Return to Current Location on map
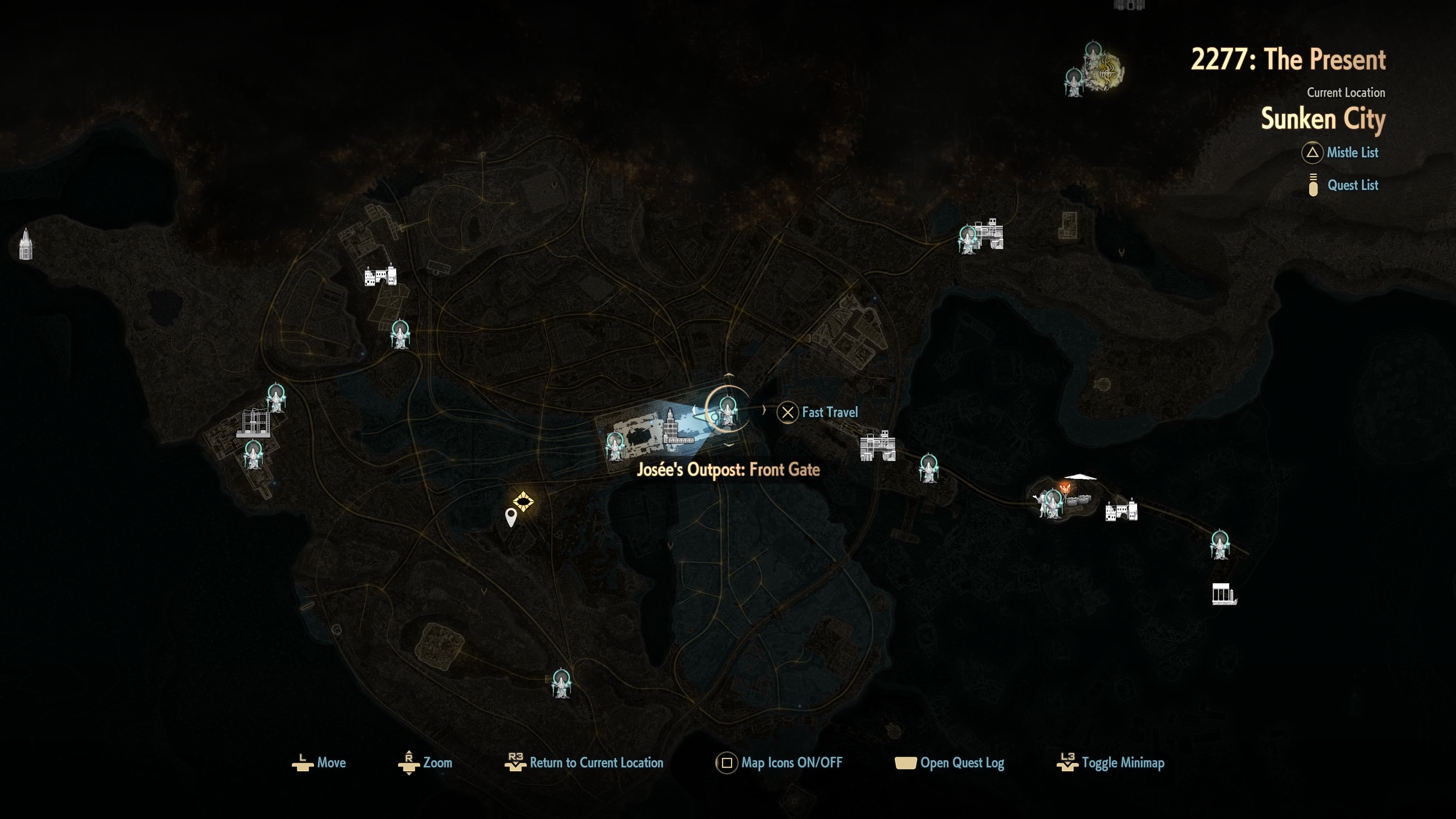 click(584, 763)
